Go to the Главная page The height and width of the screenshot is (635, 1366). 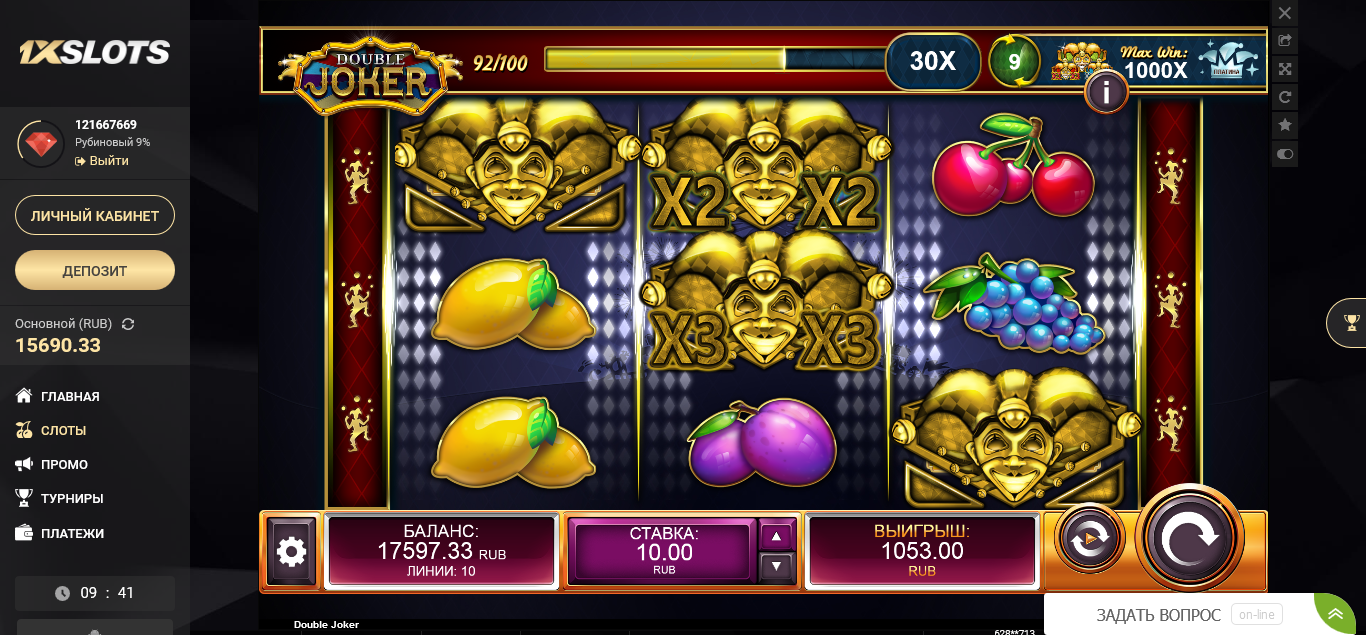click(x=70, y=396)
